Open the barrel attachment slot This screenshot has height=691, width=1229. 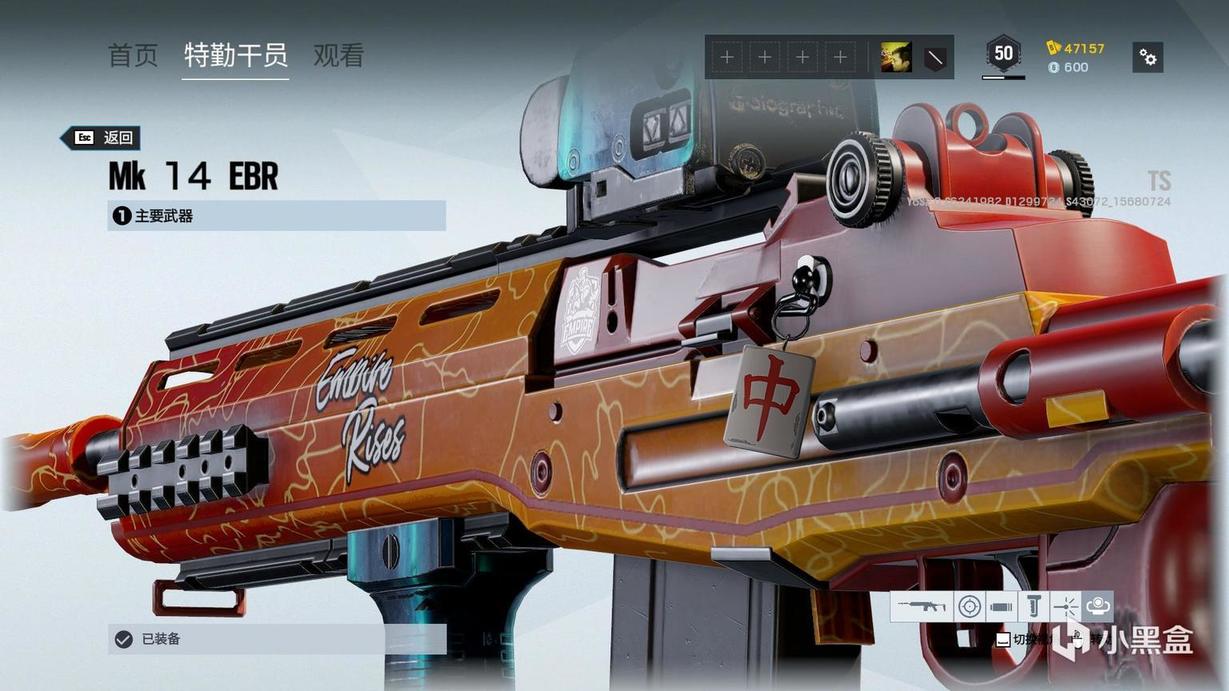[1001, 606]
